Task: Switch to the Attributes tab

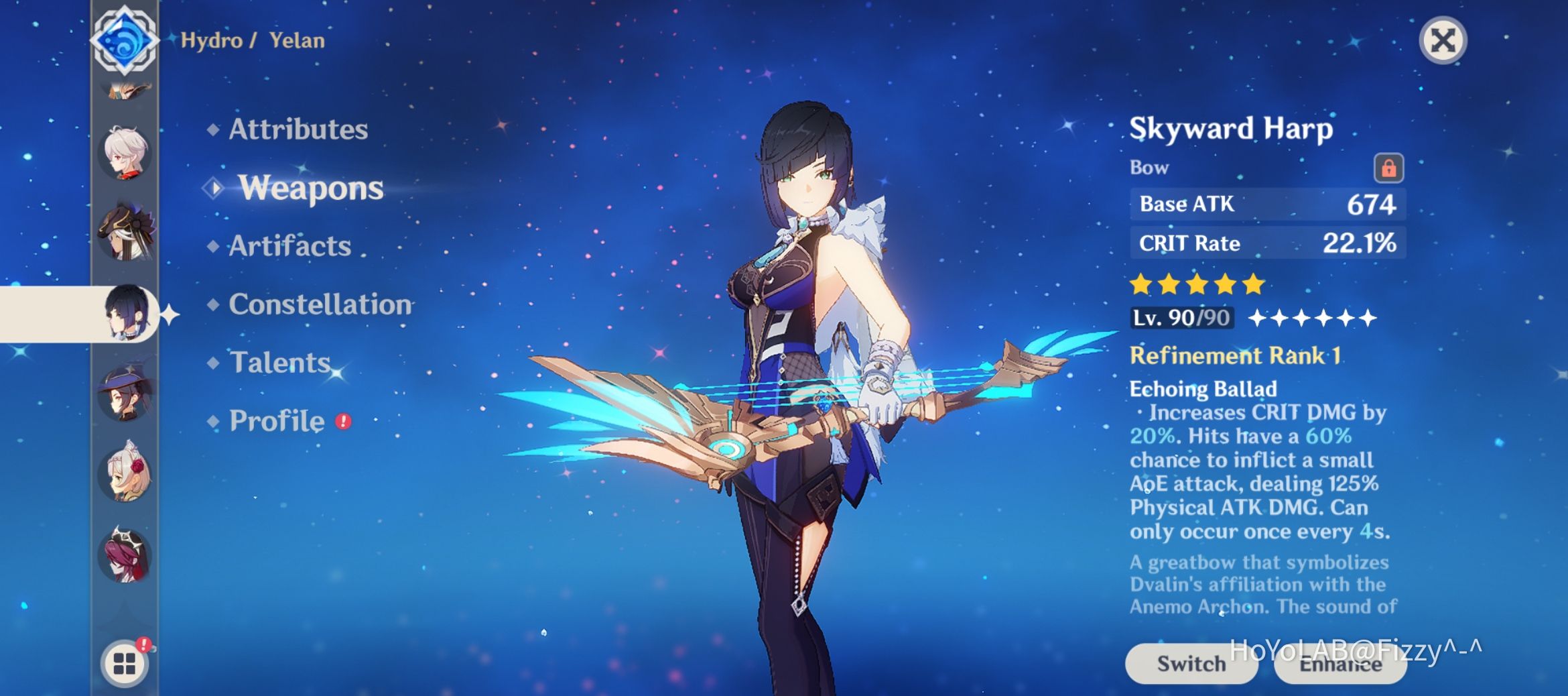Action: pyautogui.click(x=298, y=129)
